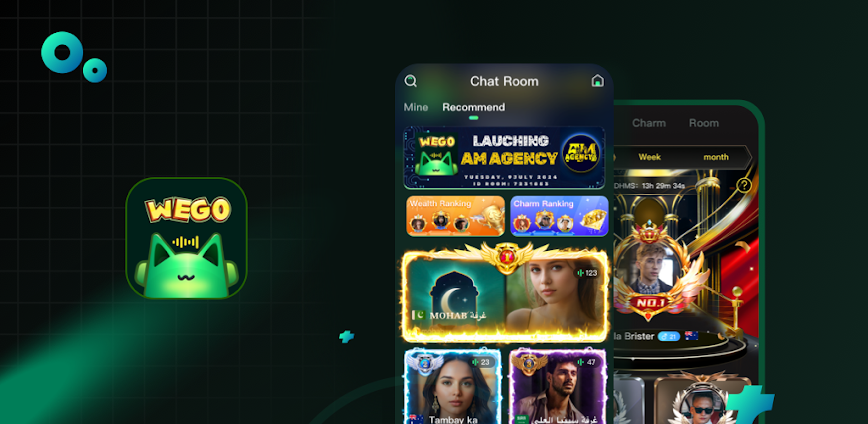Choose the Week ranking period
The height and width of the screenshot is (424, 868).
650,157
